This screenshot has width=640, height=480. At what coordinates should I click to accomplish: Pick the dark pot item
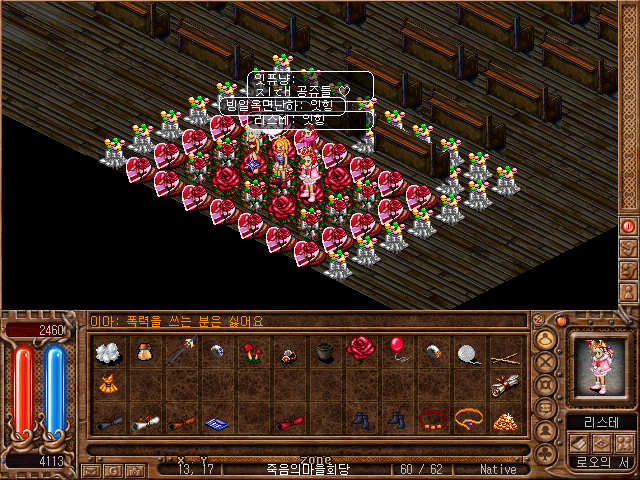point(324,351)
